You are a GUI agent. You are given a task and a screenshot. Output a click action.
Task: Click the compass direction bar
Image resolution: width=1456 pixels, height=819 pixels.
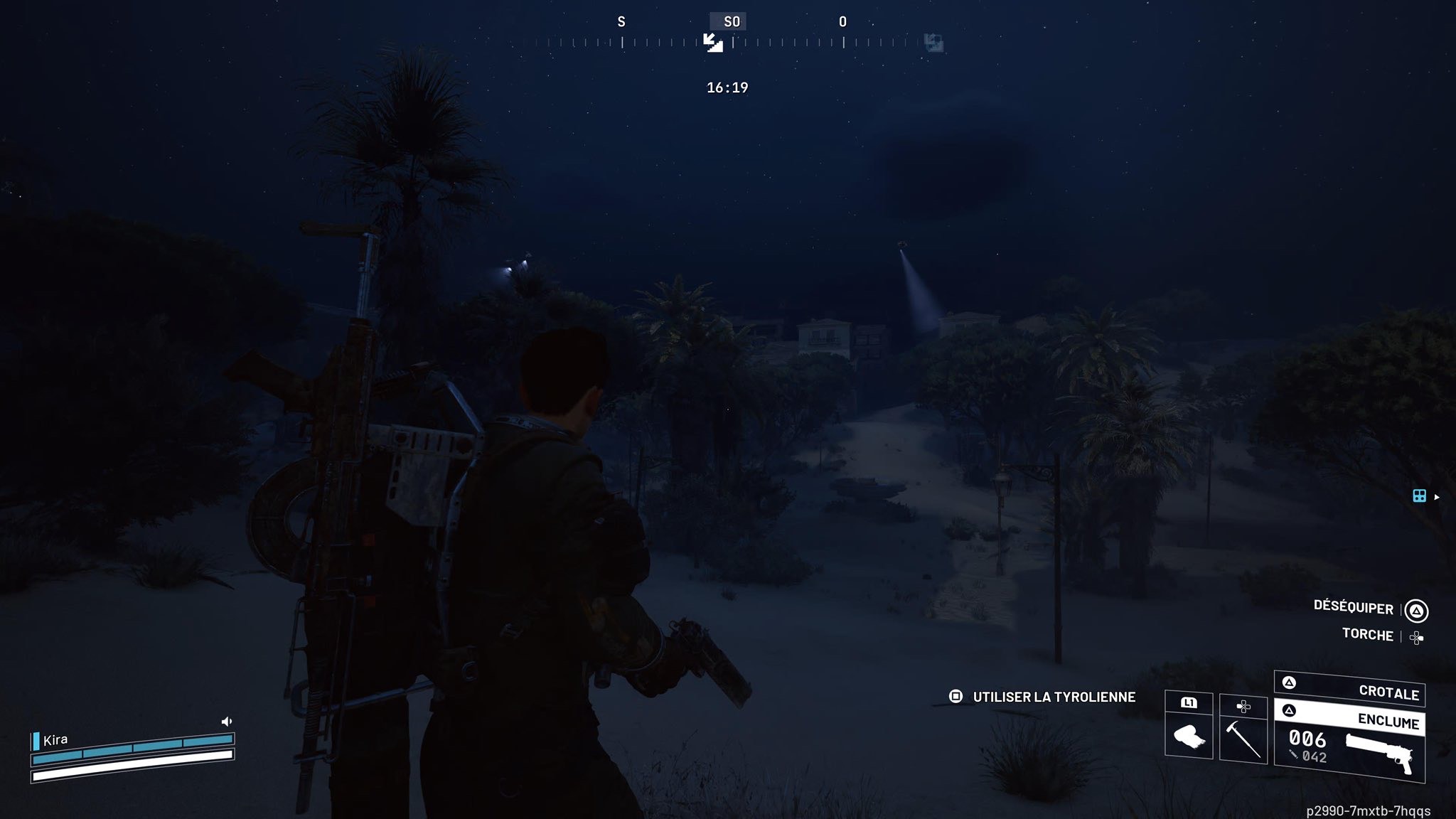pyautogui.click(x=782, y=43)
